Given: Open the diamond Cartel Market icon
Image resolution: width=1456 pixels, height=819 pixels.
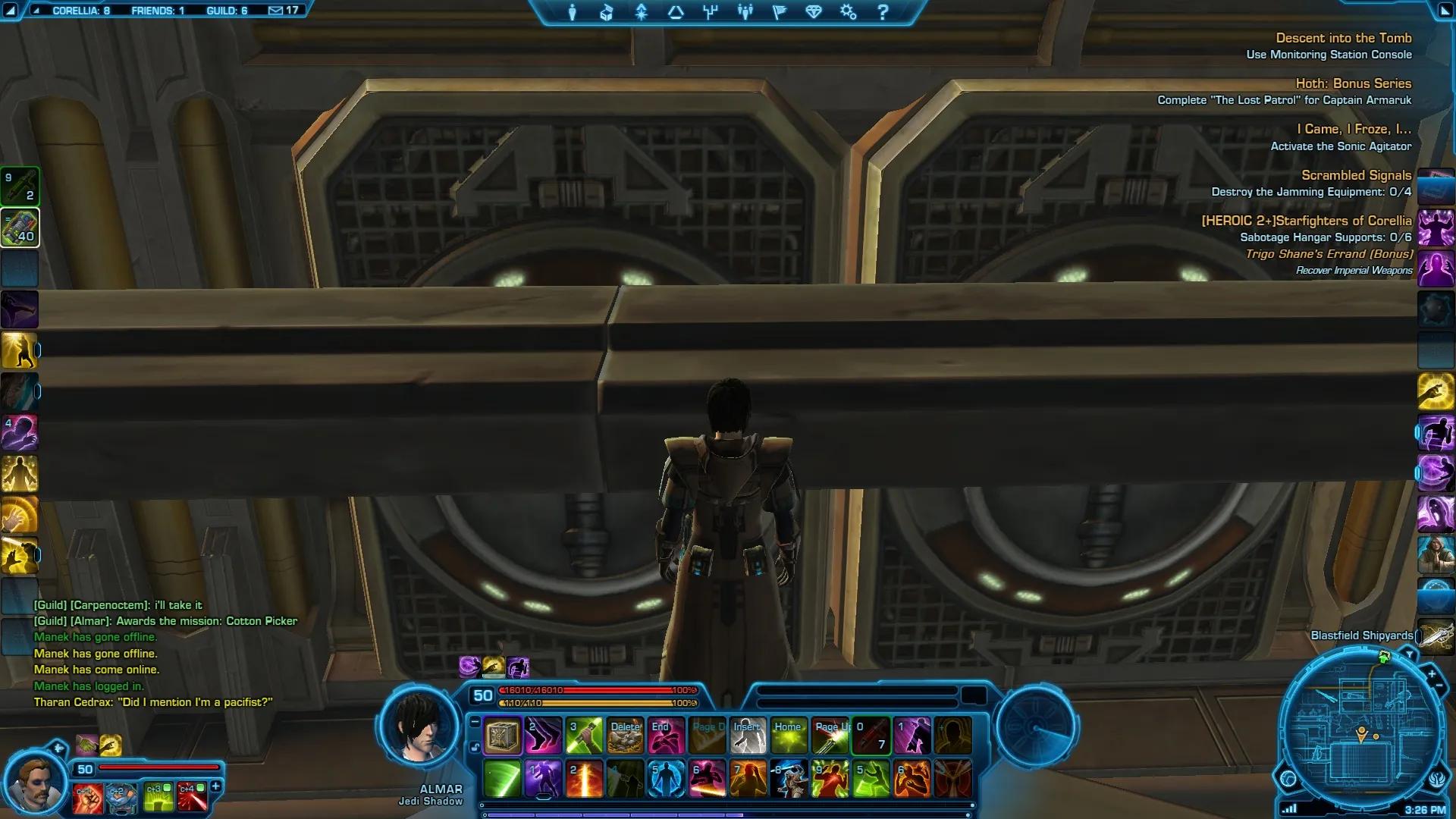Looking at the screenshot, I should tap(814, 12).
